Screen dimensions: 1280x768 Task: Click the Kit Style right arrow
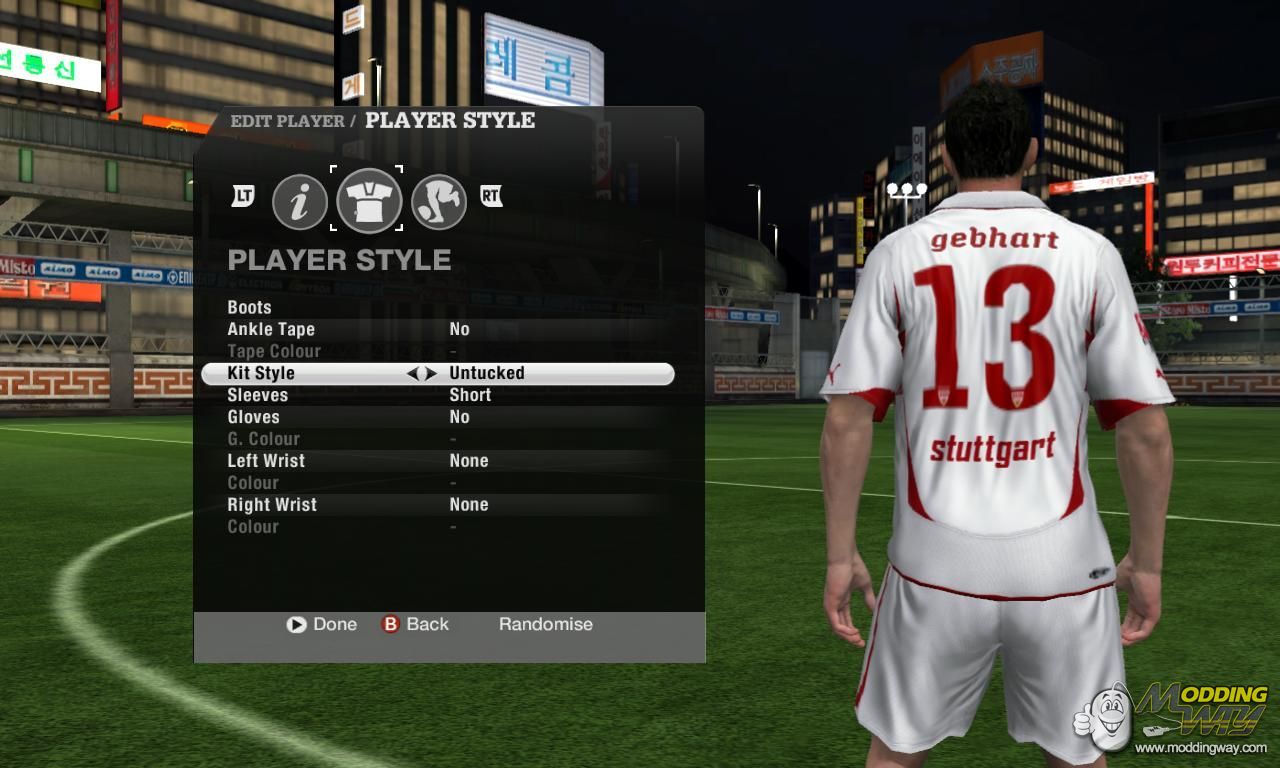431,373
